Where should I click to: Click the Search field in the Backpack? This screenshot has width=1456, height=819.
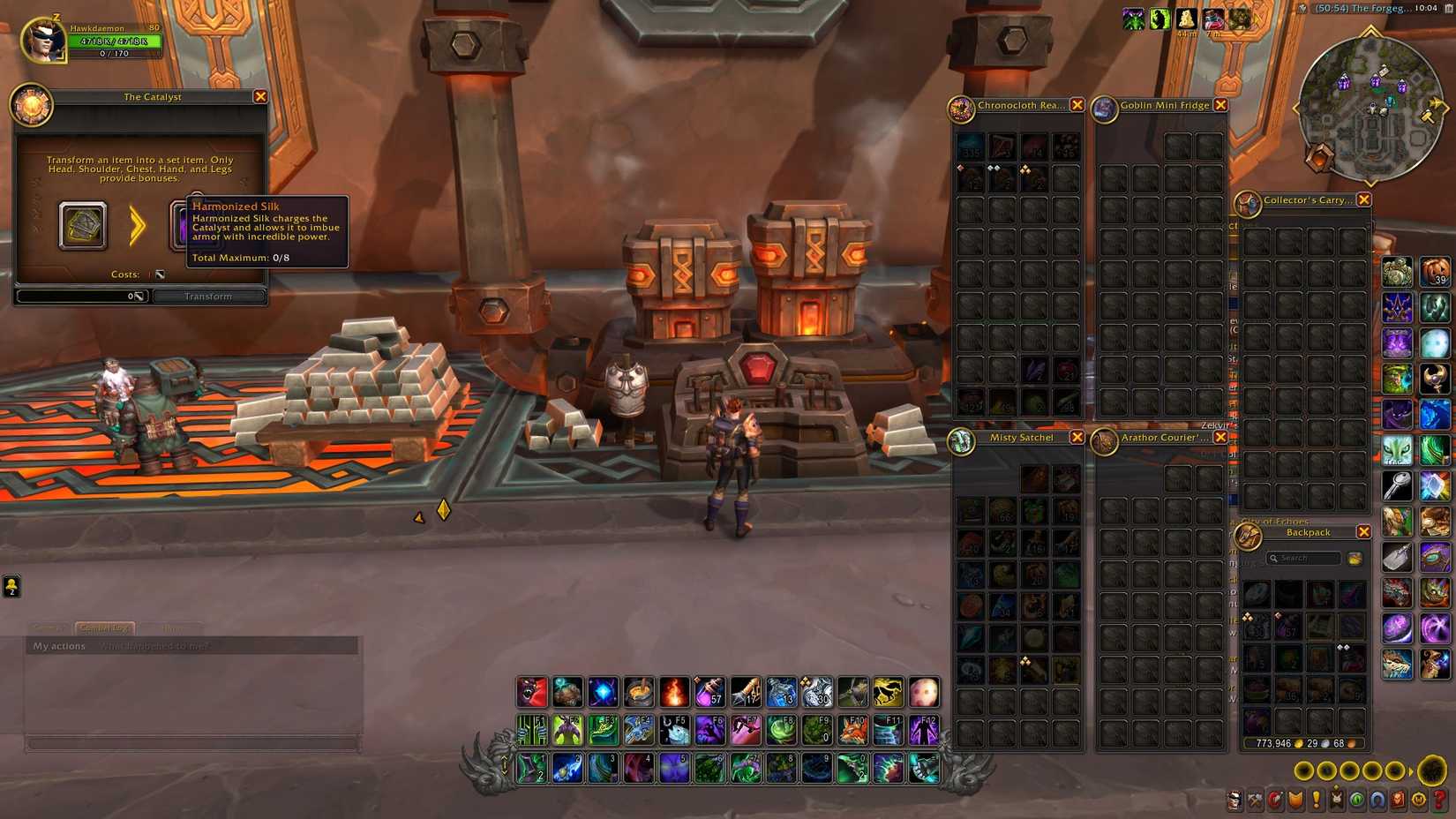point(1304,558)
